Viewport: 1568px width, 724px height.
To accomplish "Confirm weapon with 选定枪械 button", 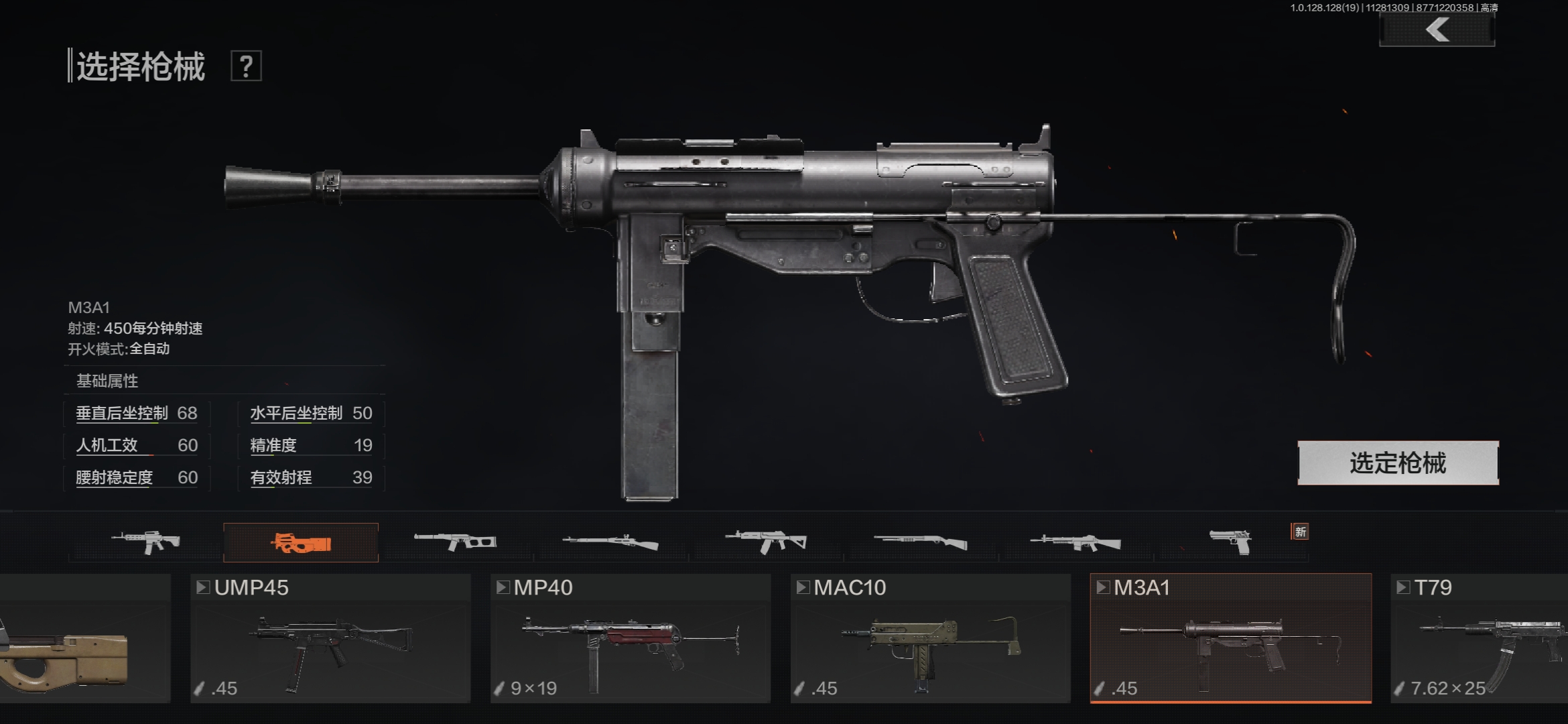I will tap(1398, 463).
